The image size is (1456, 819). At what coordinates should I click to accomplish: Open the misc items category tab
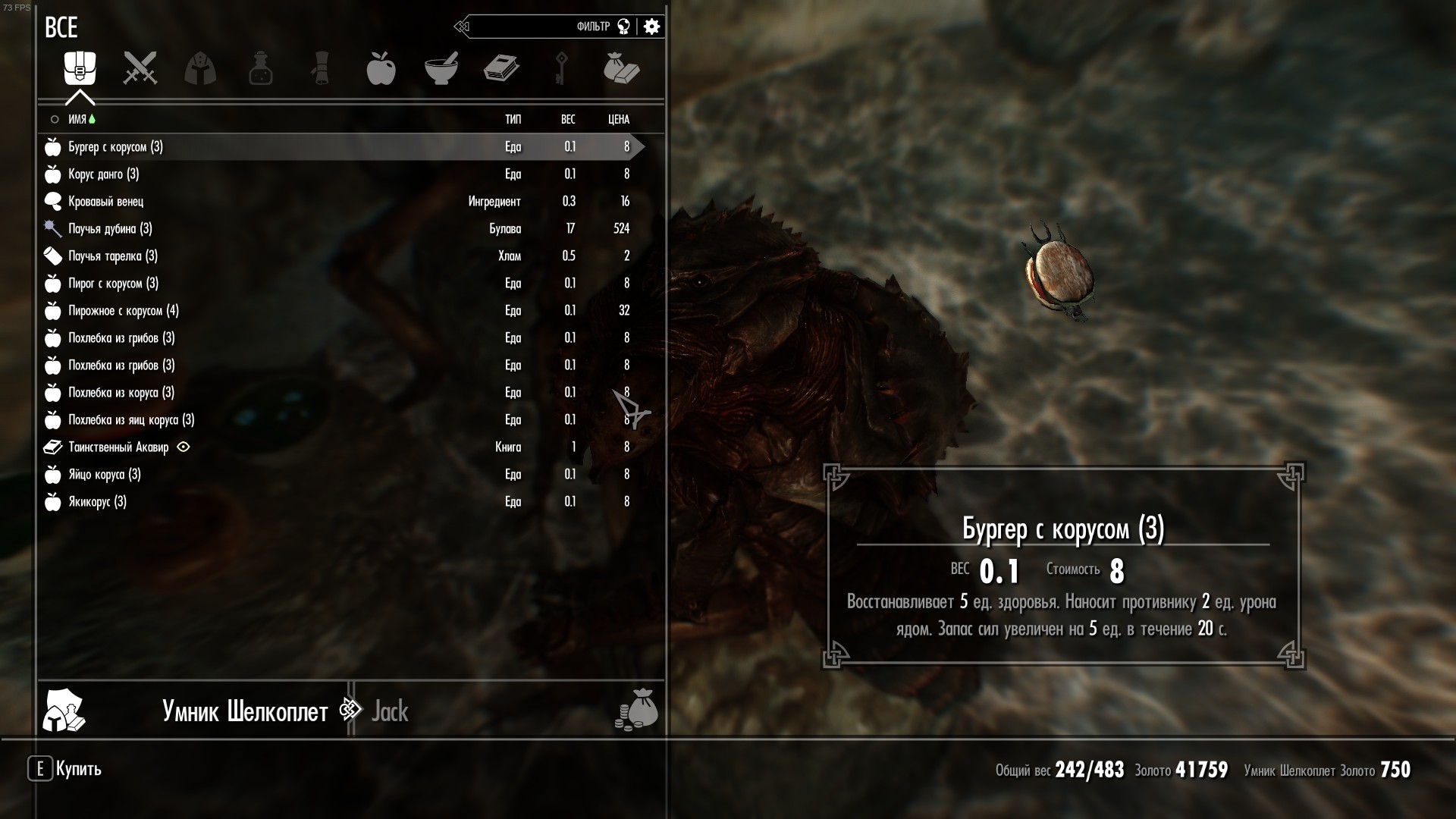[622, 68]
